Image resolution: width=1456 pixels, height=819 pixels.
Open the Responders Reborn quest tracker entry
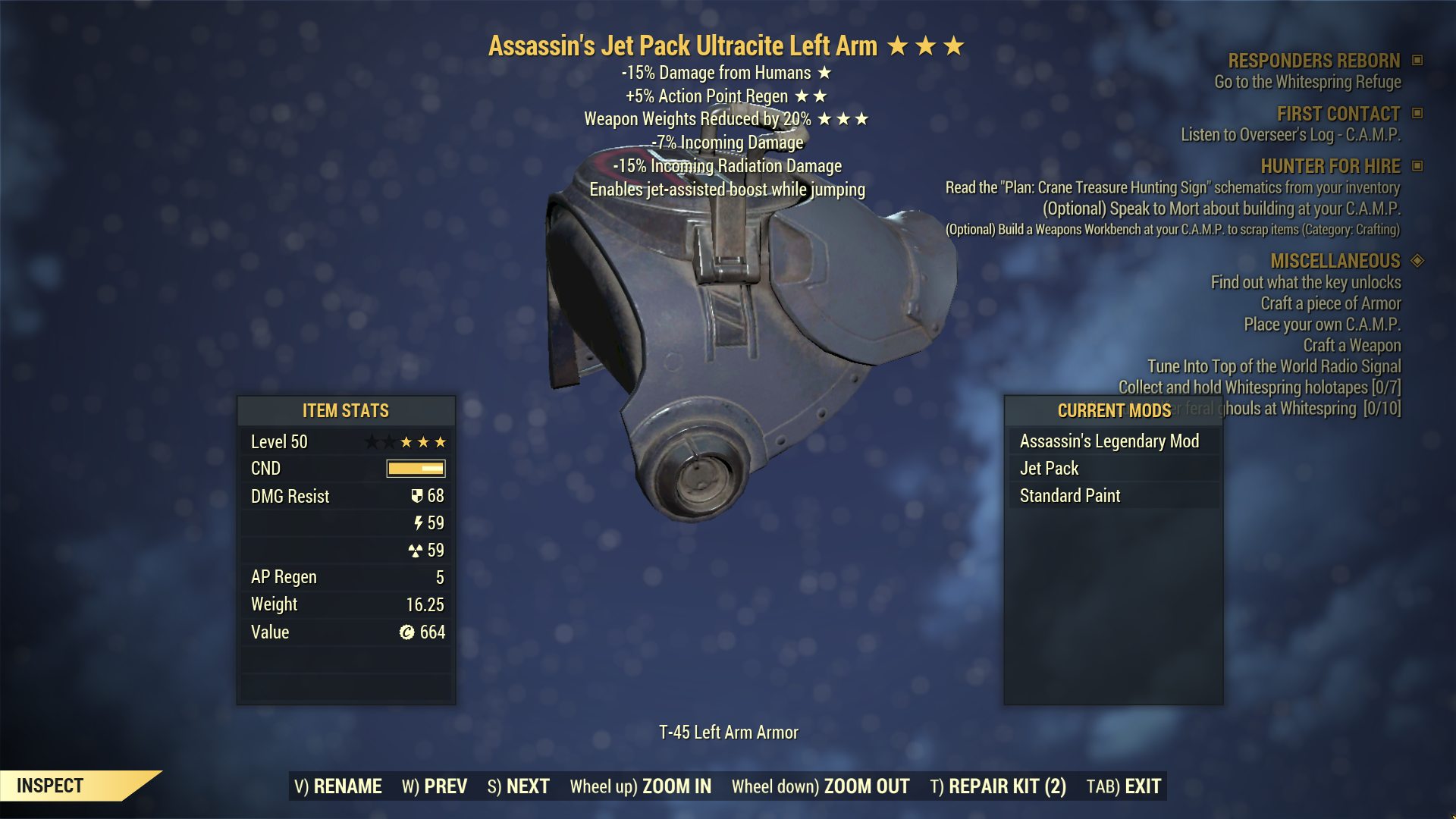1313,61
